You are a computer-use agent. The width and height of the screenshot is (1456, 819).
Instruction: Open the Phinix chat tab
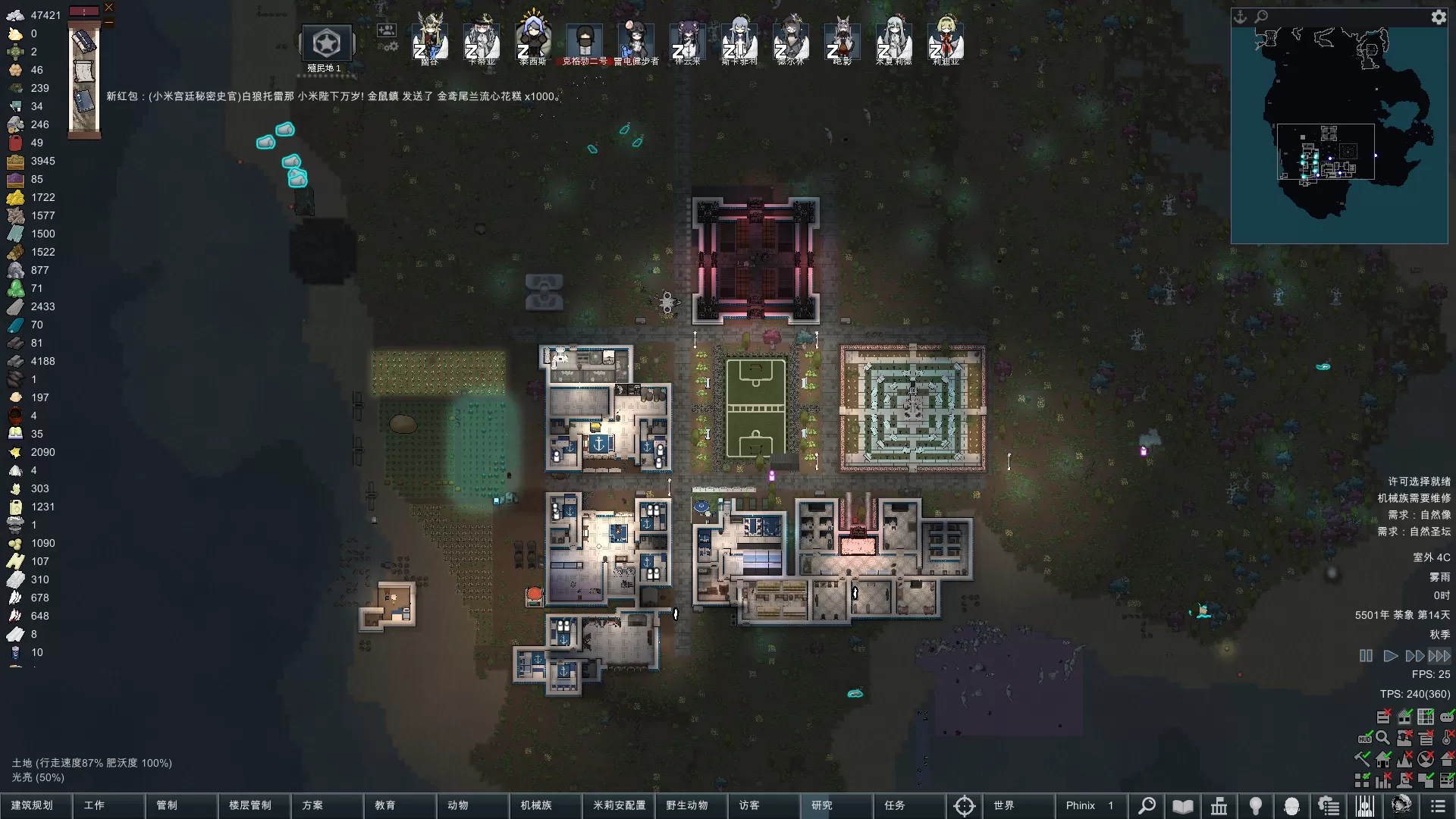(x=1090, y=805)
